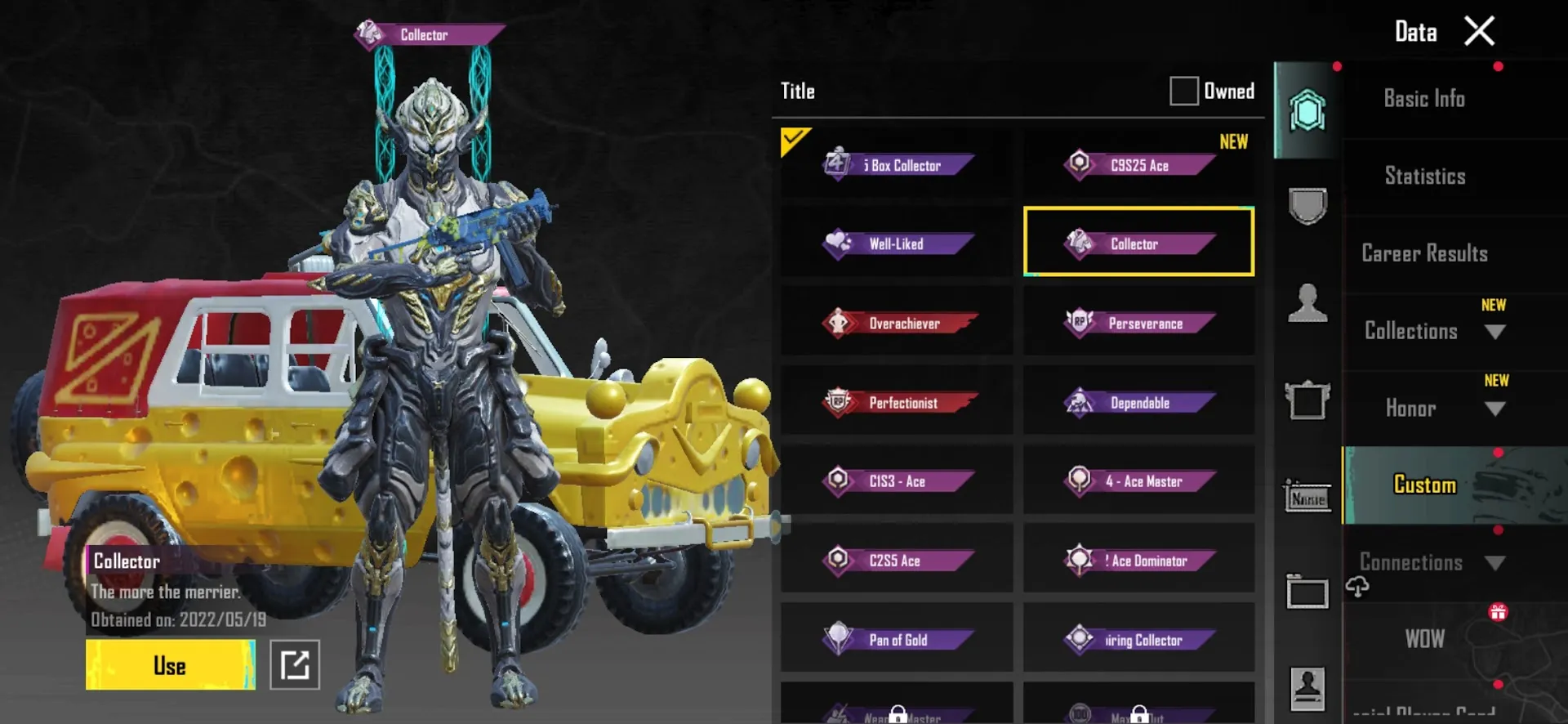Image resolution: width=1568 pixels, height=724 pixels.
Task: Select the Collector title badge
Action: point(1138,244)
